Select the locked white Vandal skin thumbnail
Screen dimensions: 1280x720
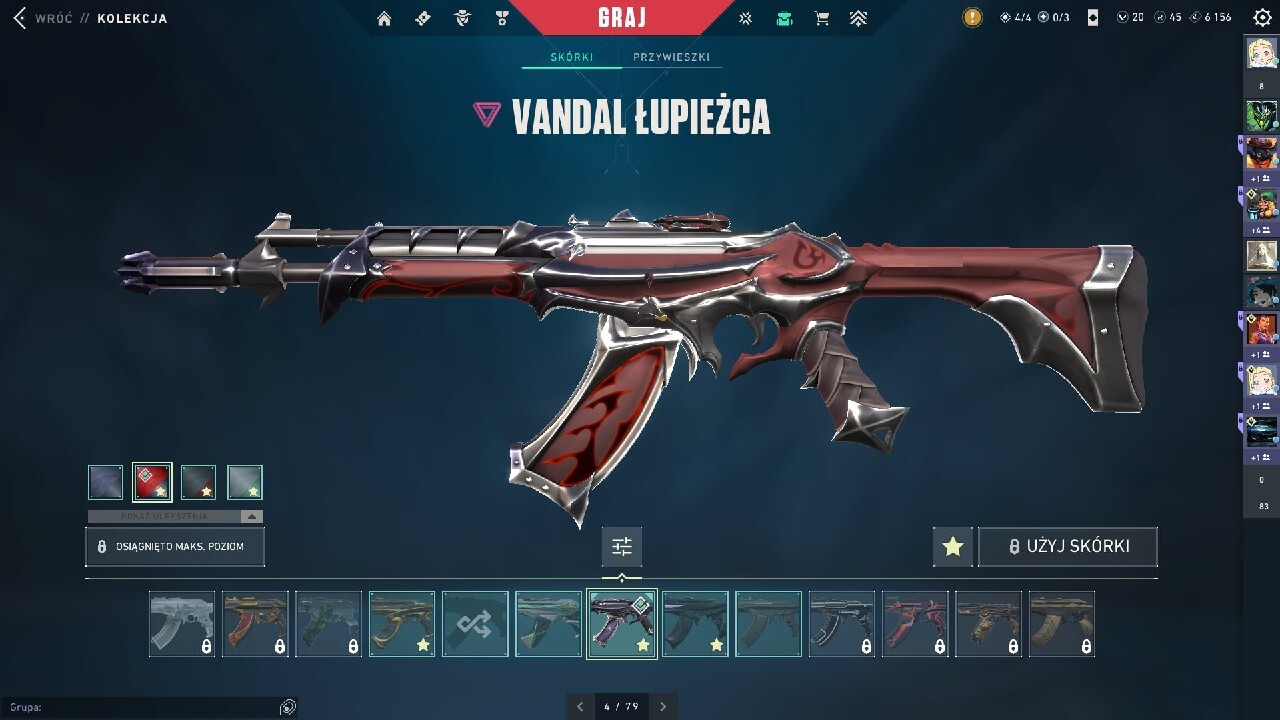point(182,624)
